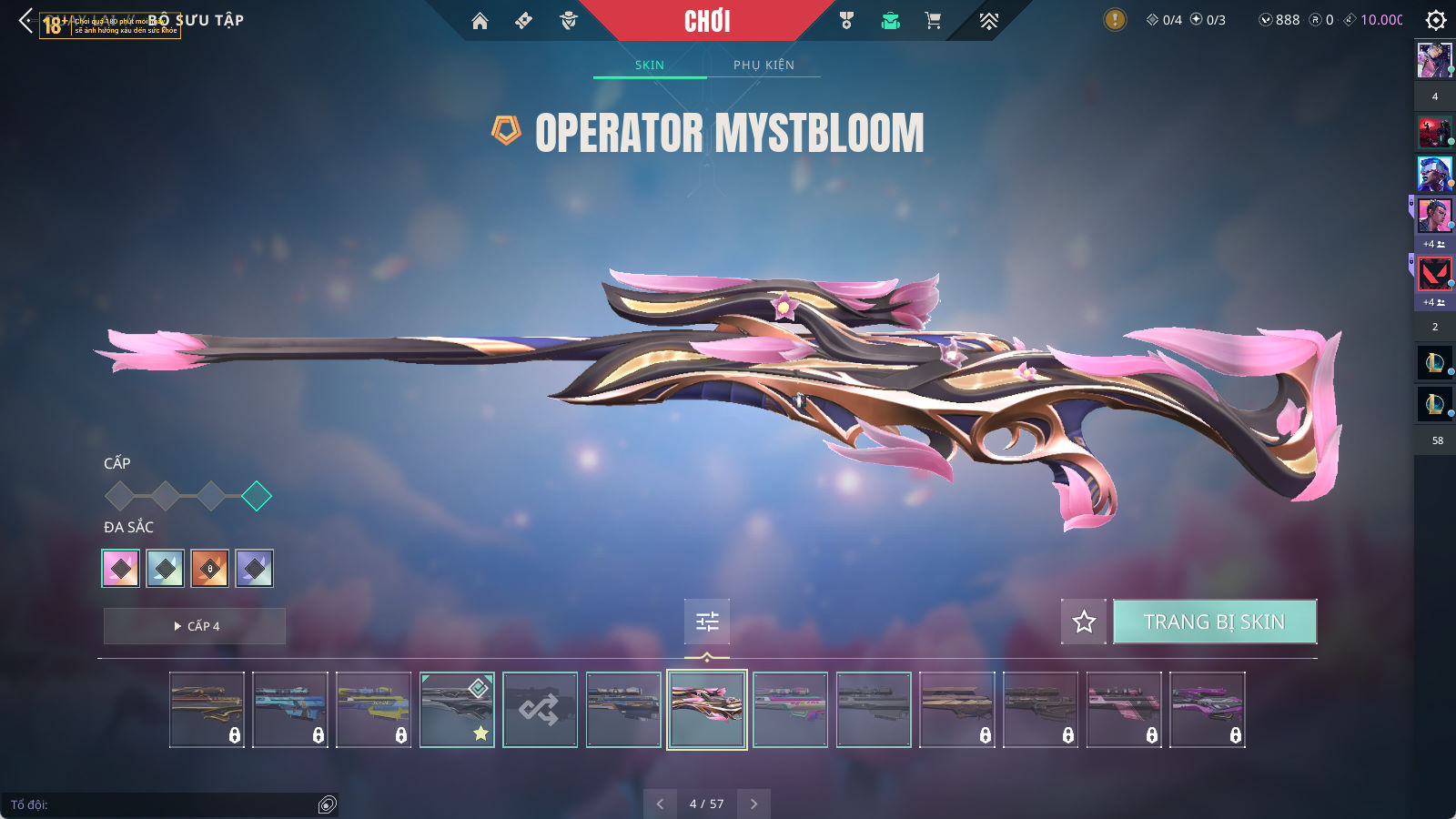Select the highlighted fourth level diamond

click(x=257, y=496)
